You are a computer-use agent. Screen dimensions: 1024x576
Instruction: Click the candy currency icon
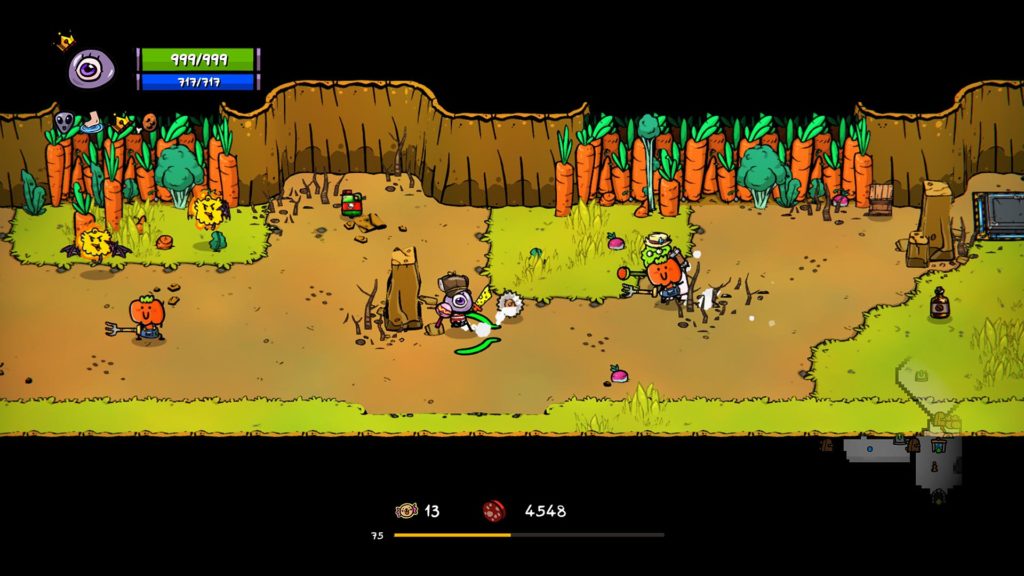coord(406,511)
